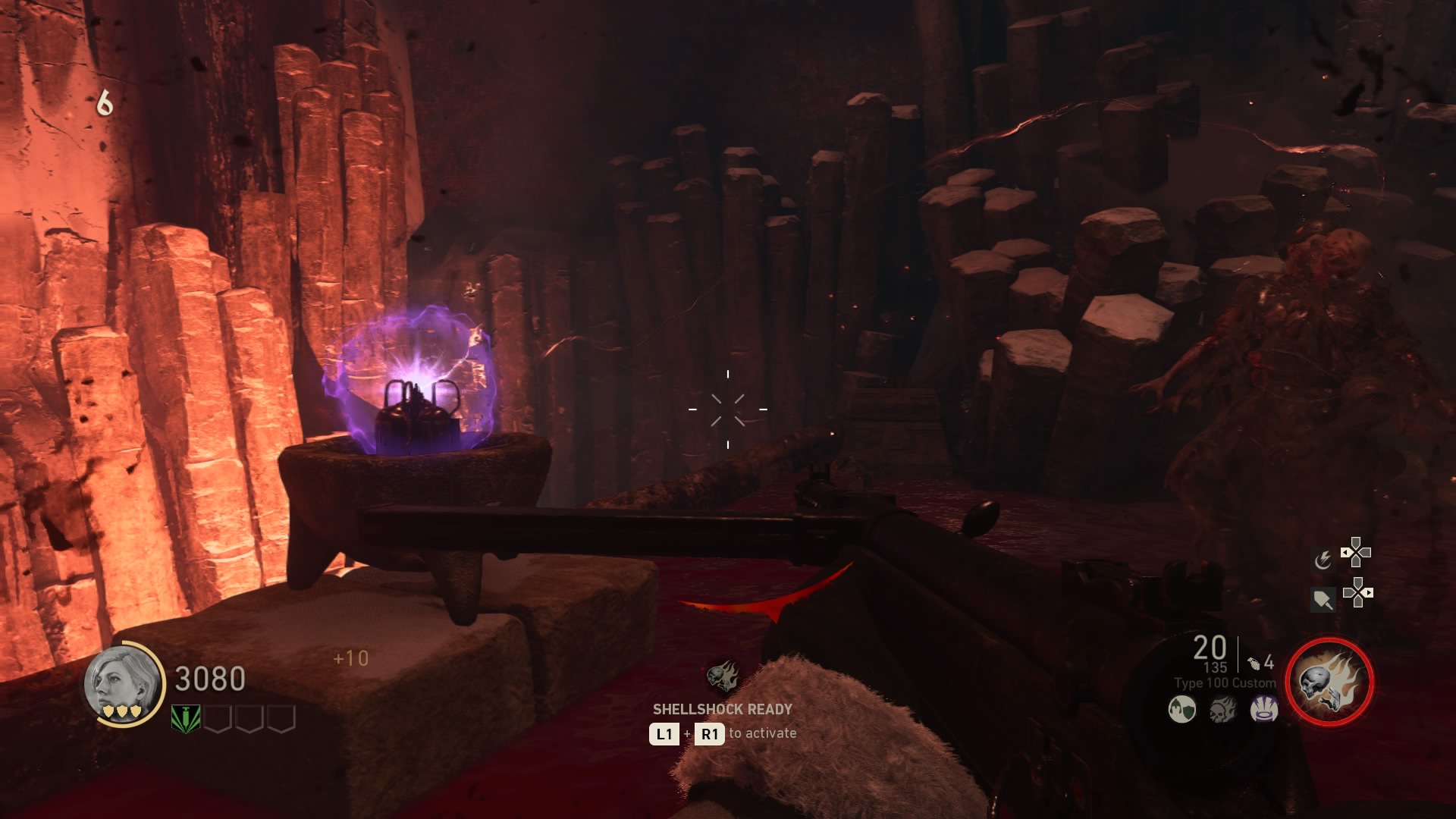Select the green helmet and shield mod

[x=1181, y=710]
